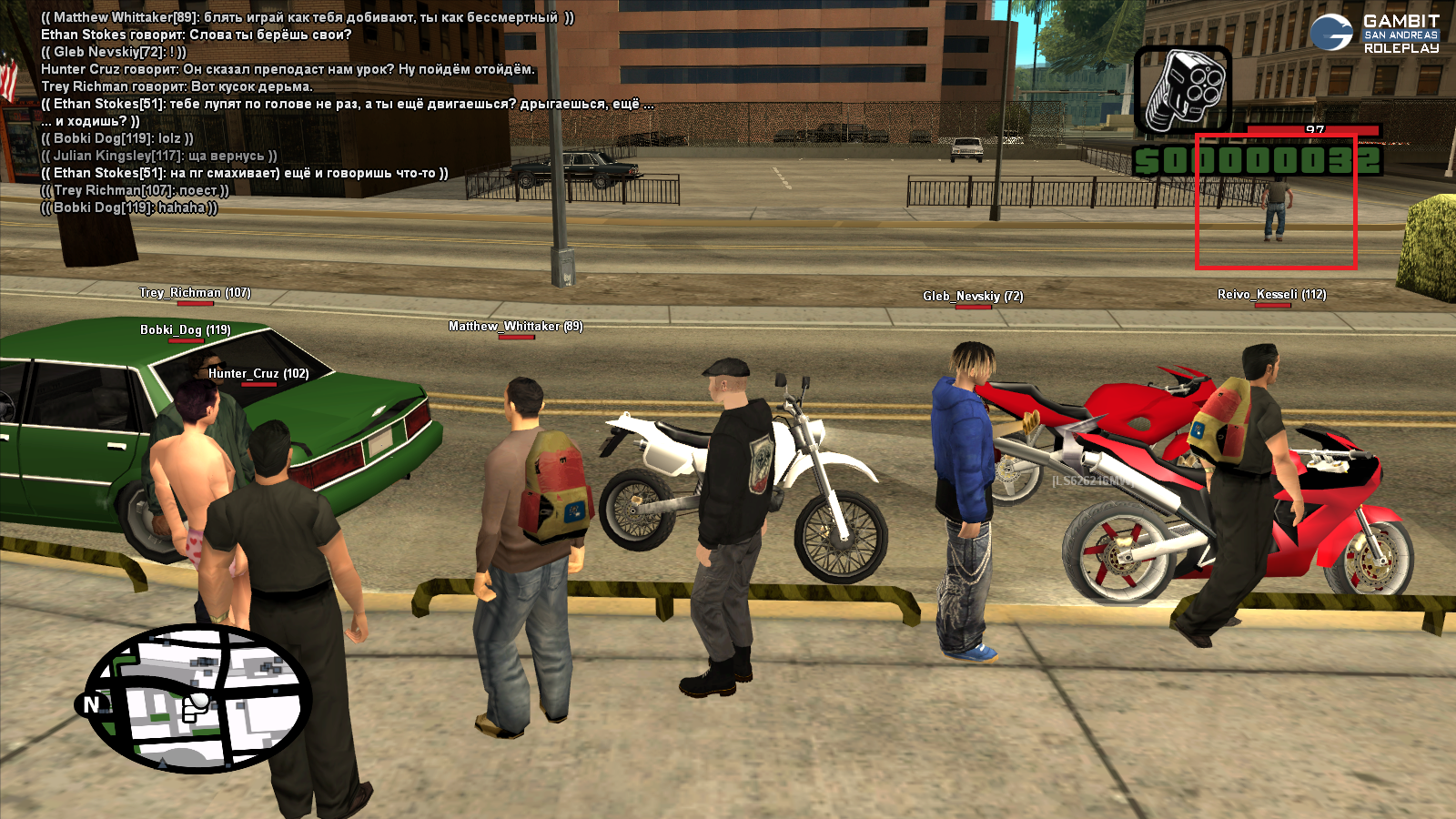1456x819 pixels.
Task: Select Reivo_Kesseli's player nametag
Action: click(x=1271, y=294)
